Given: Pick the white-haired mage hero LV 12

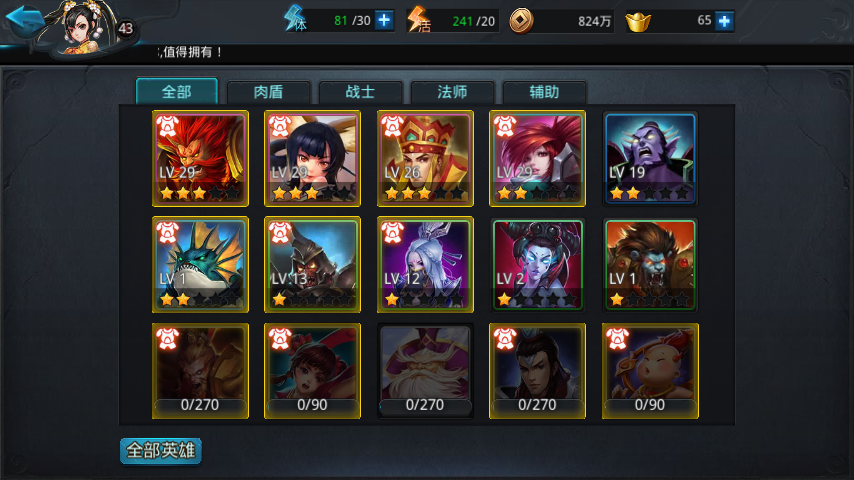Looking at the screenshot, I should (425, 265).
